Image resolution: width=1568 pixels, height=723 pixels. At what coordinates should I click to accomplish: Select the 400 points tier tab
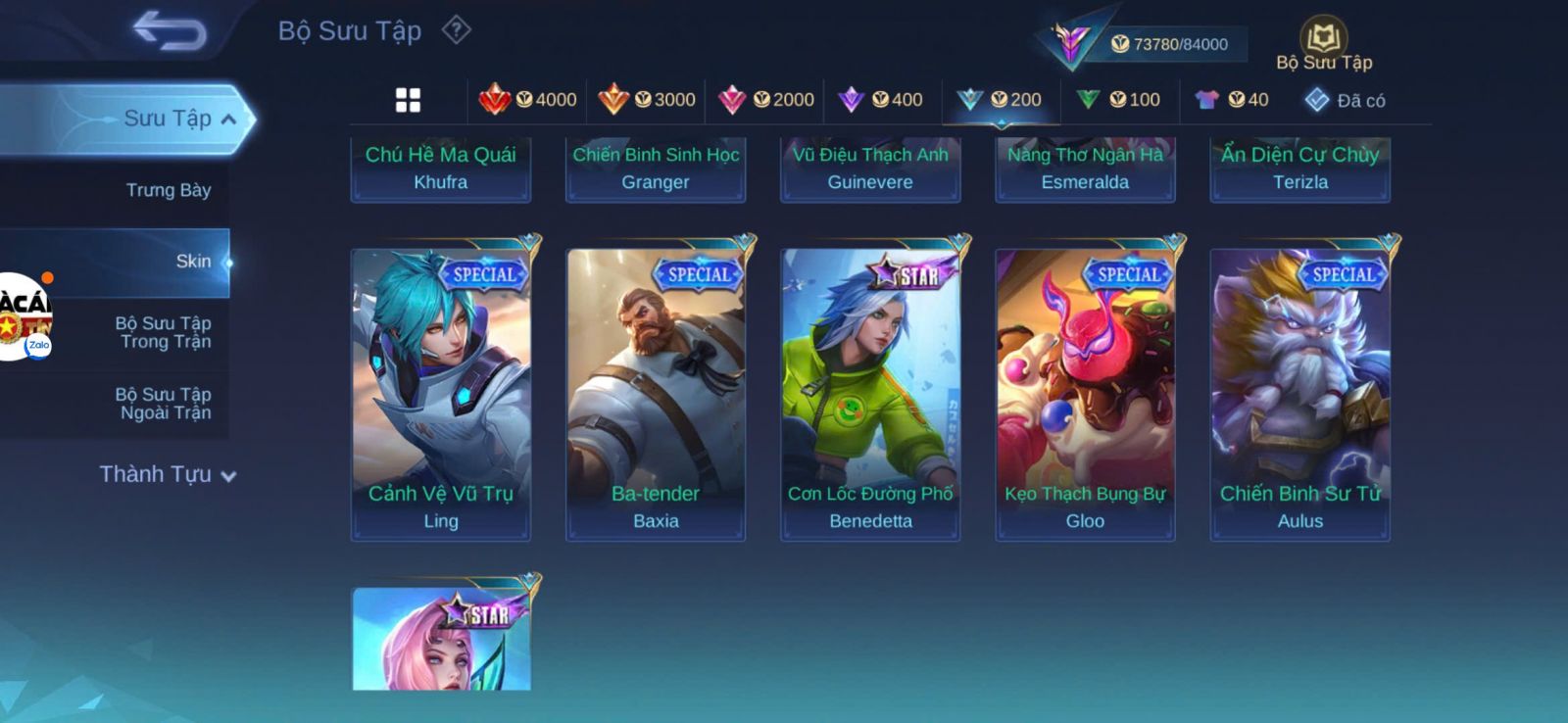881,100
